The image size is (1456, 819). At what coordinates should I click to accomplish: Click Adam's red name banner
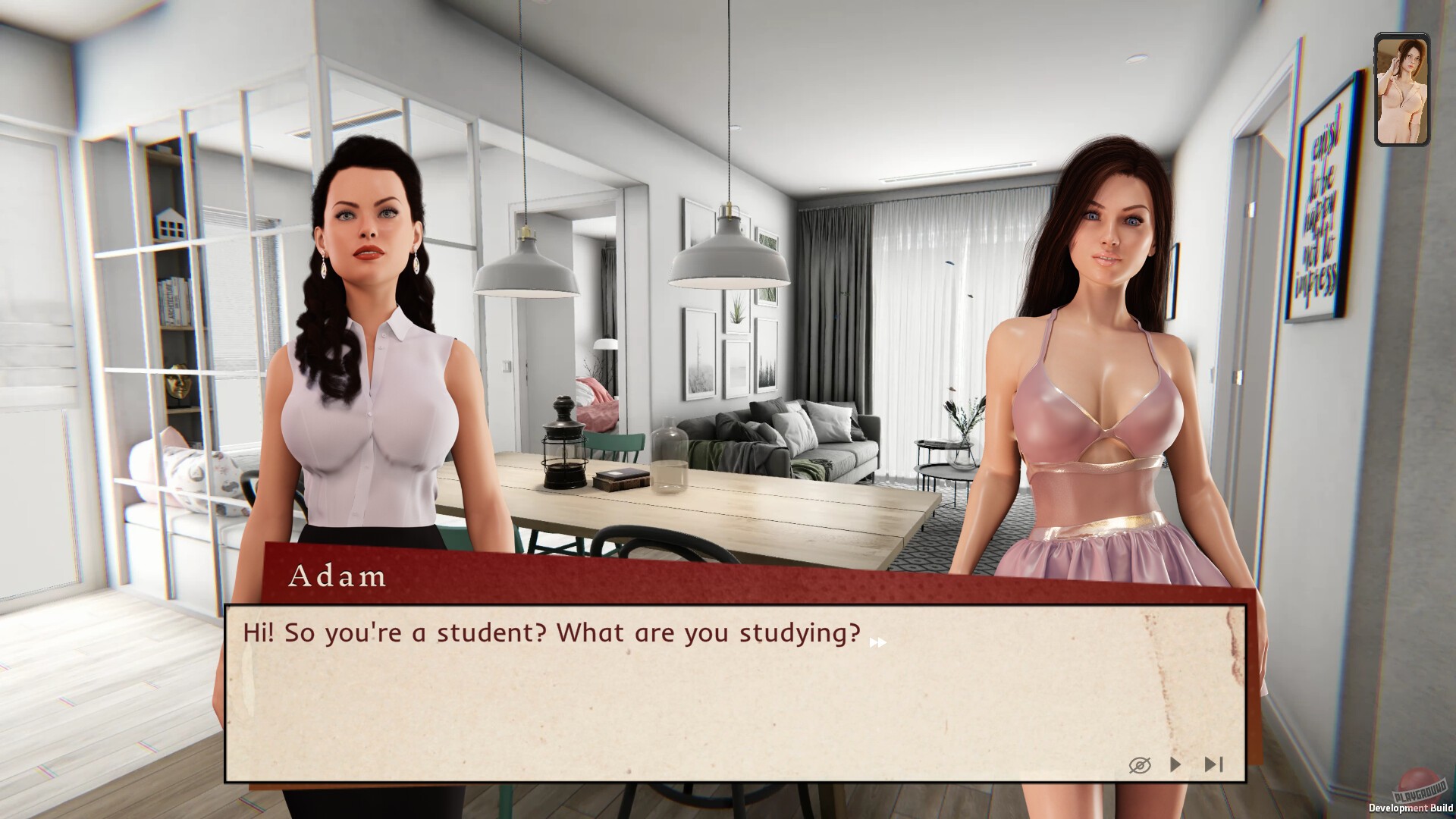(337, 577)
